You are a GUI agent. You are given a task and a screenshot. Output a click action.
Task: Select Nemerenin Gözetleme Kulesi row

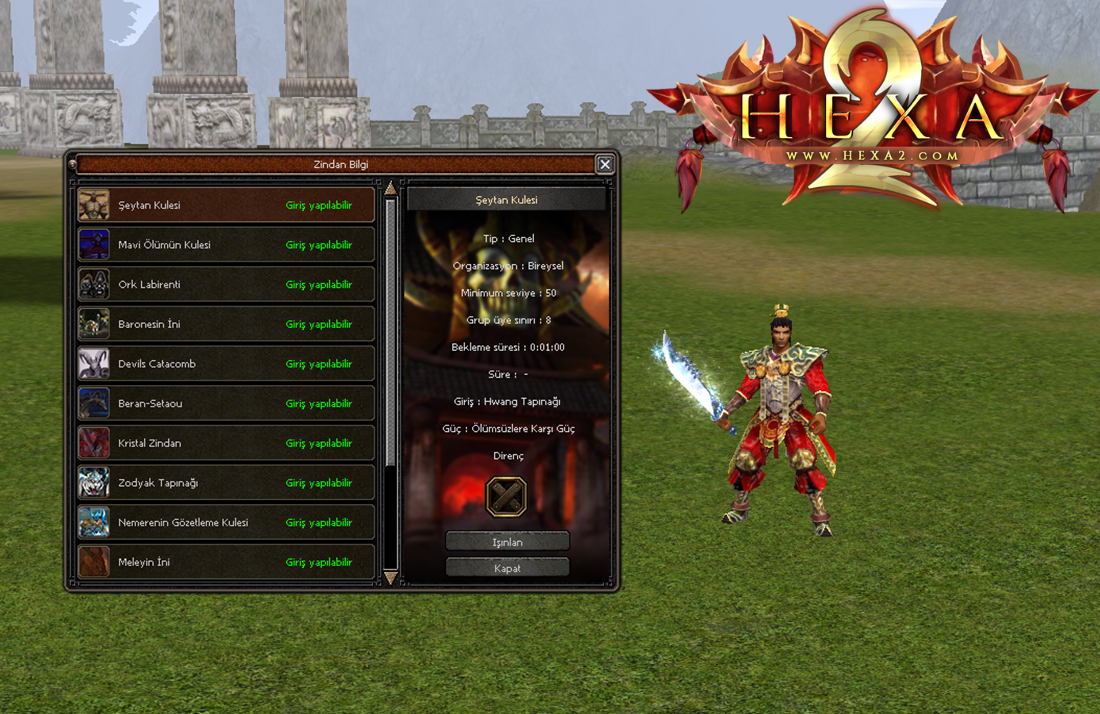coord(226,522)
